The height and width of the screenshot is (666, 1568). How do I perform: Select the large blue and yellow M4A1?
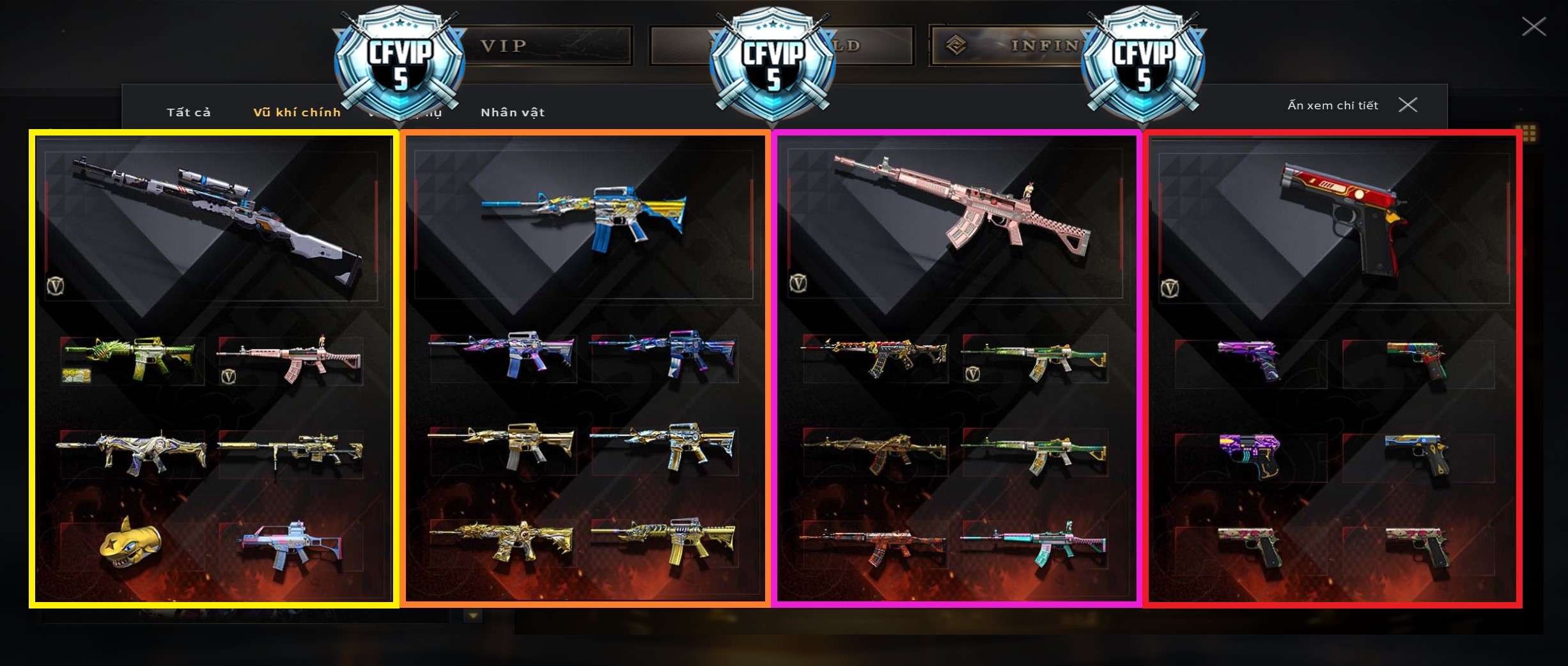(x=584, y=216)
